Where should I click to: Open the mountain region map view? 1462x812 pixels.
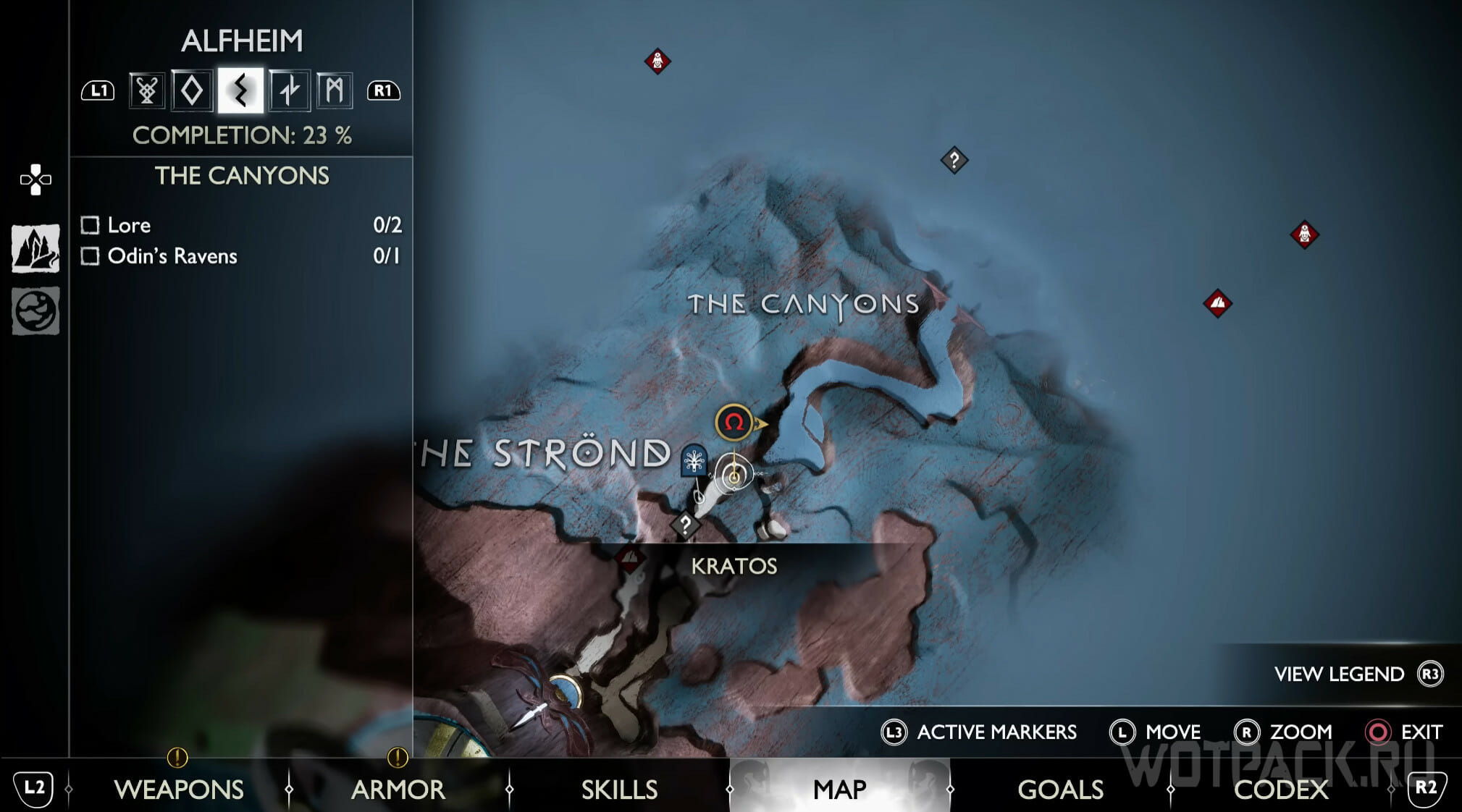tap(35, 248)
